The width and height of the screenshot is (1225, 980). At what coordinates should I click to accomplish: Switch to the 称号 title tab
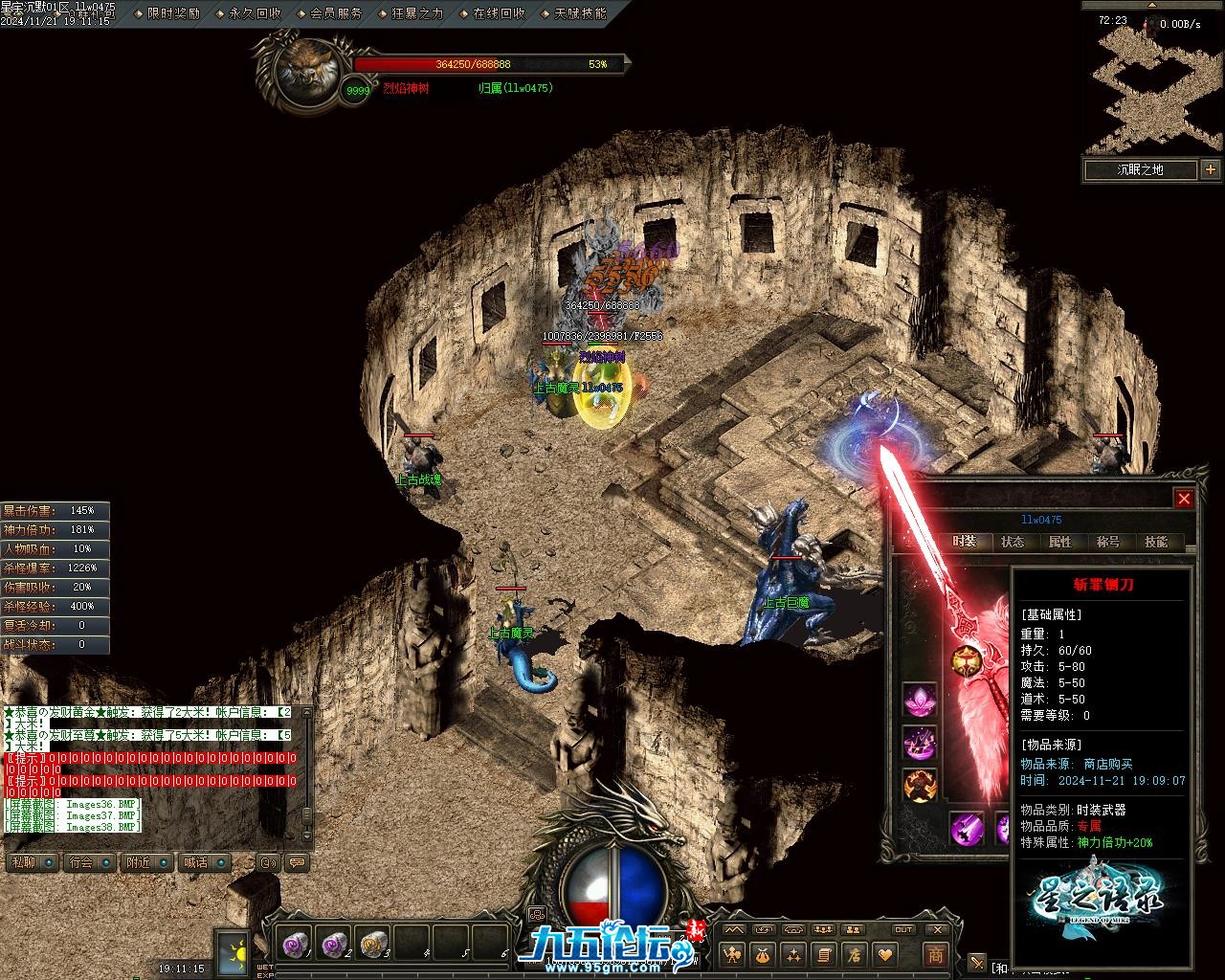coord(1108,542)
